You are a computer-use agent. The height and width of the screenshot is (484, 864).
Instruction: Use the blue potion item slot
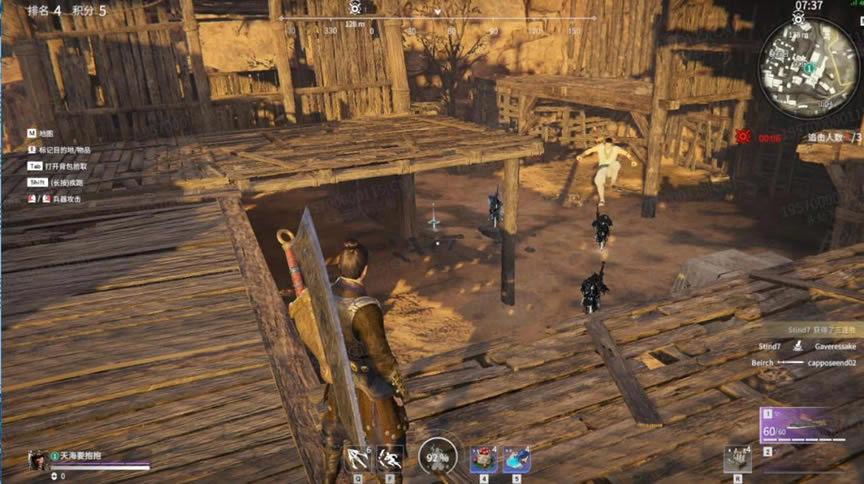click(x=516, y=459)
